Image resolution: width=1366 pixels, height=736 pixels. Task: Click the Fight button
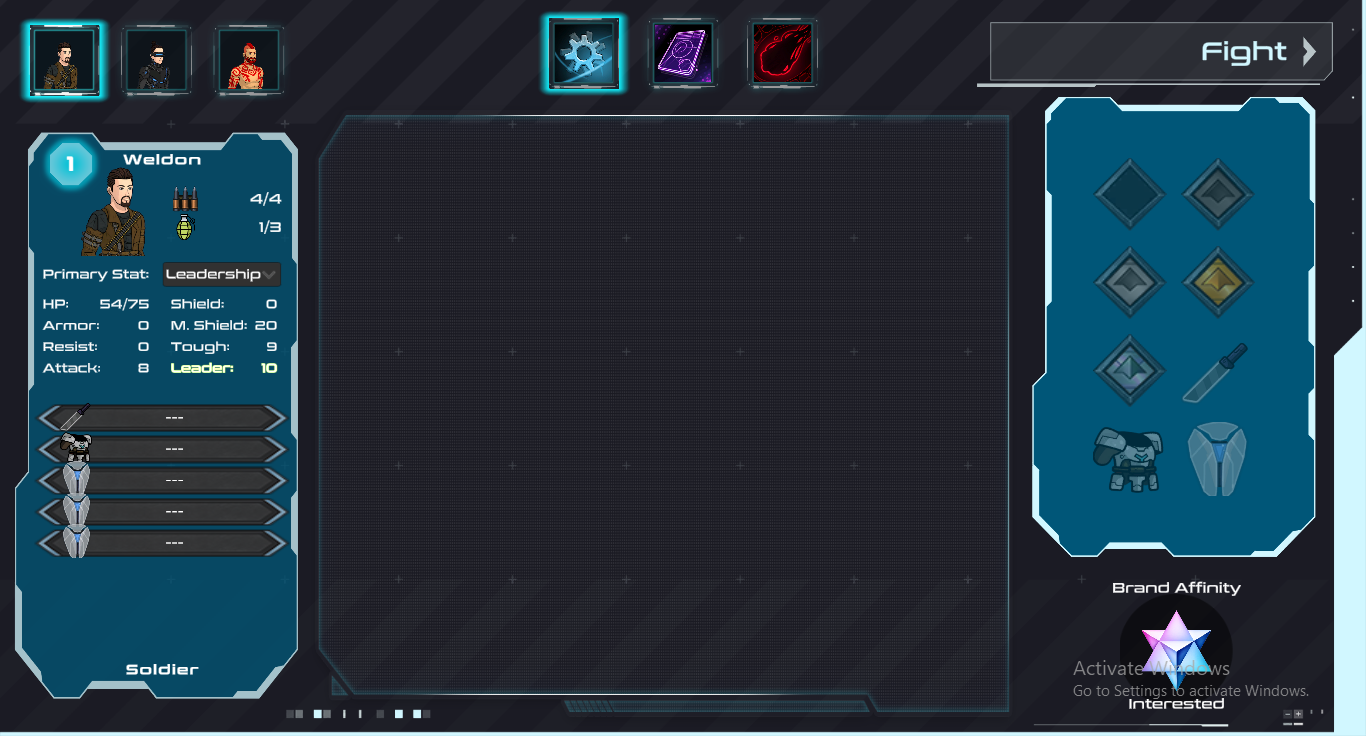1158,52
